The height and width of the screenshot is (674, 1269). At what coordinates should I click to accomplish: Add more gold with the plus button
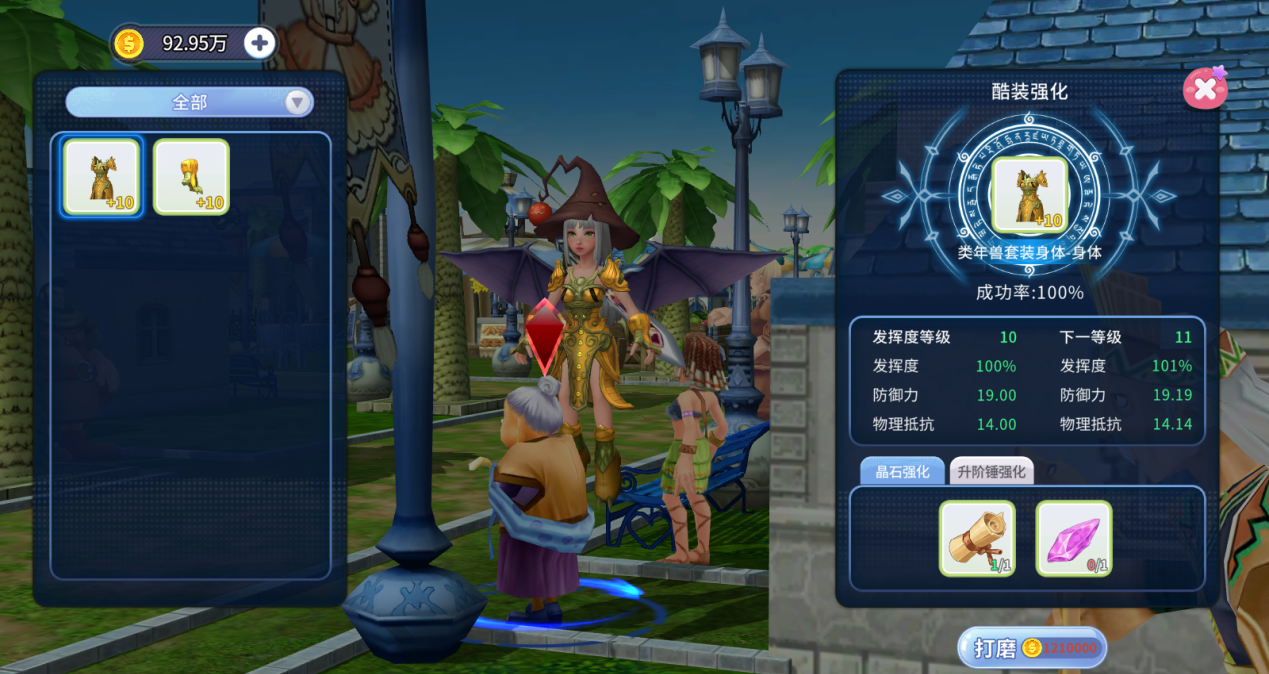point(259,43)
